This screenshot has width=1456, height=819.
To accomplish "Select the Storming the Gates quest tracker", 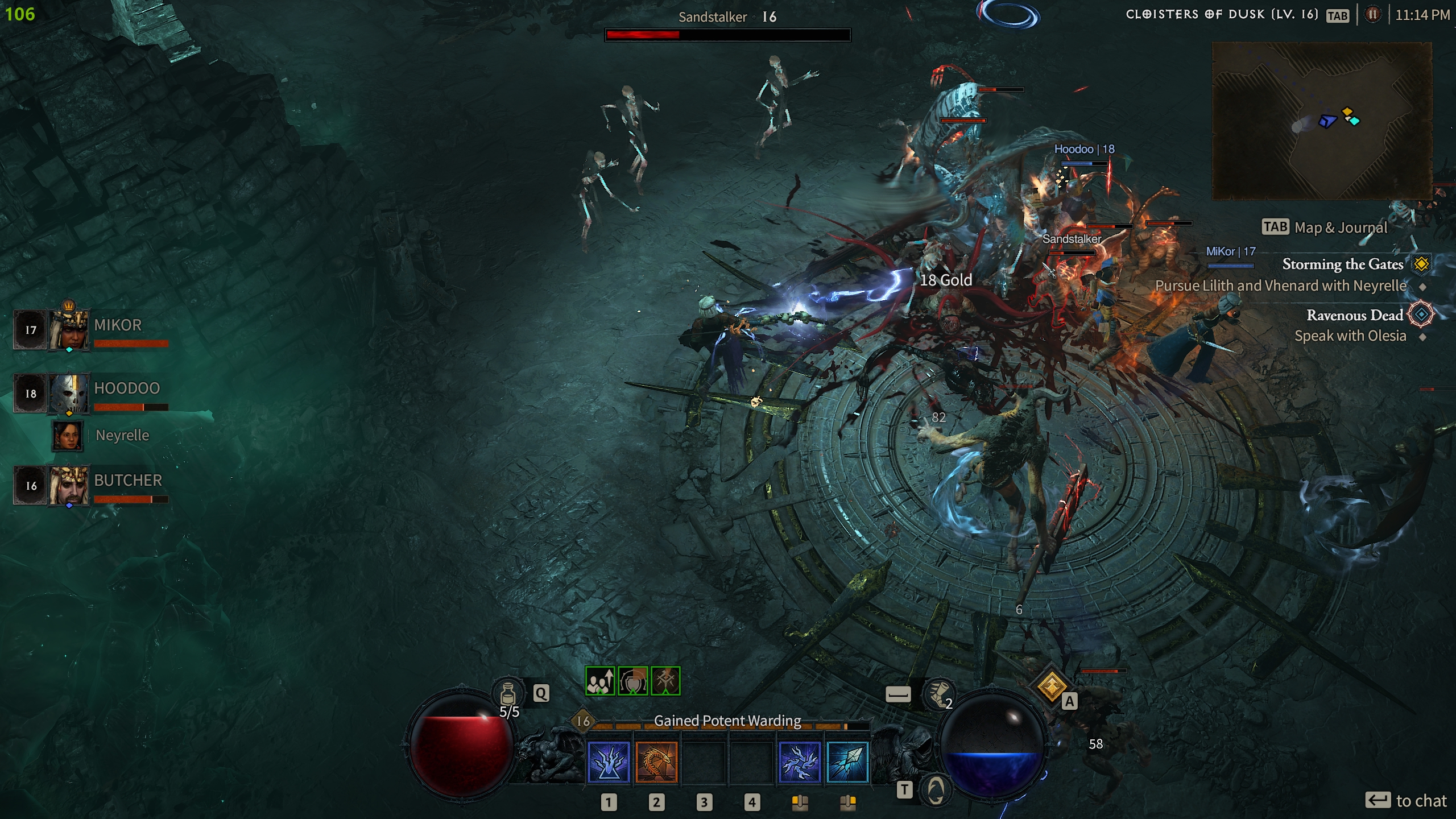I will click(1342, 264).
